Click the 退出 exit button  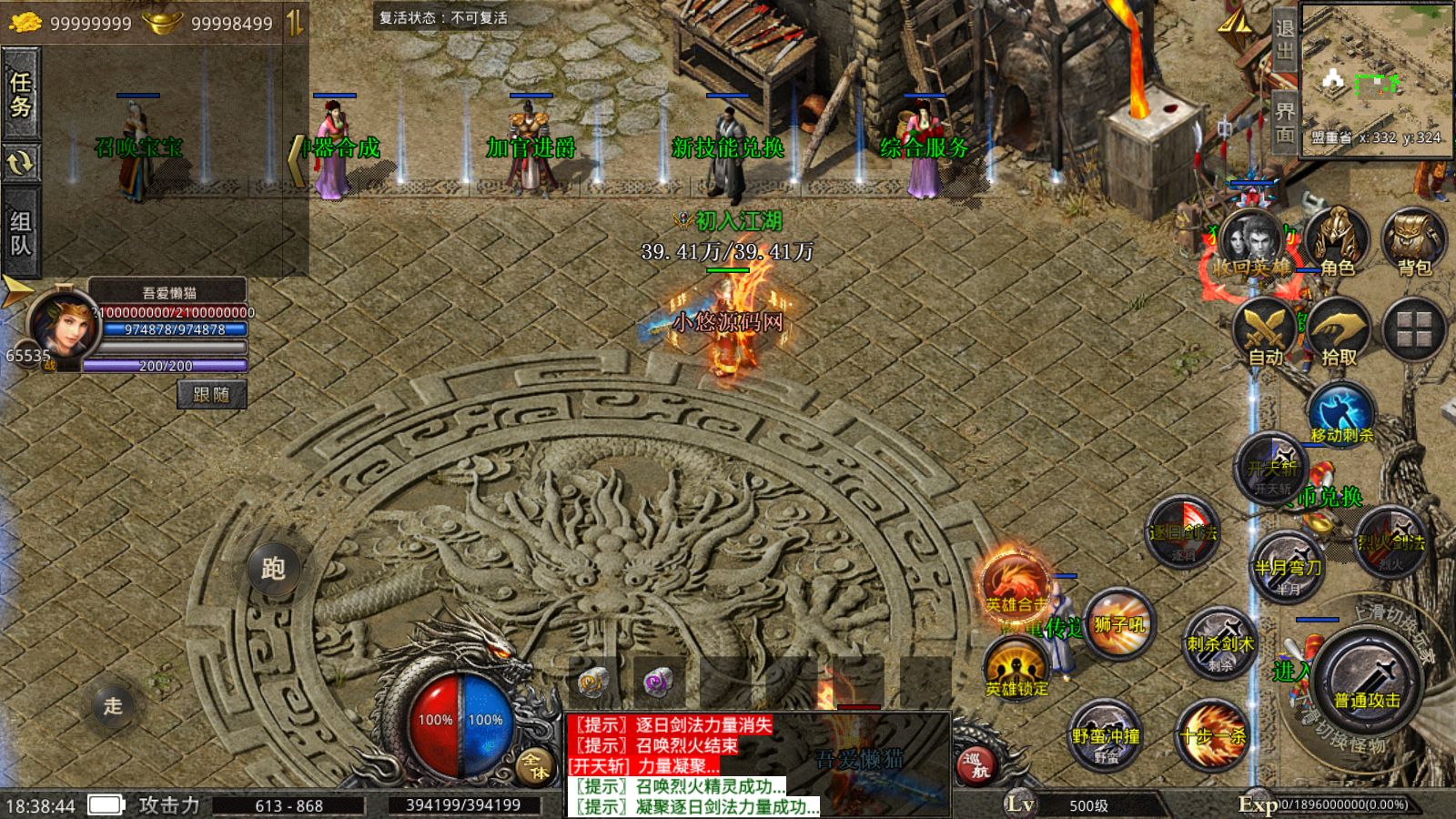point(1284,41)
